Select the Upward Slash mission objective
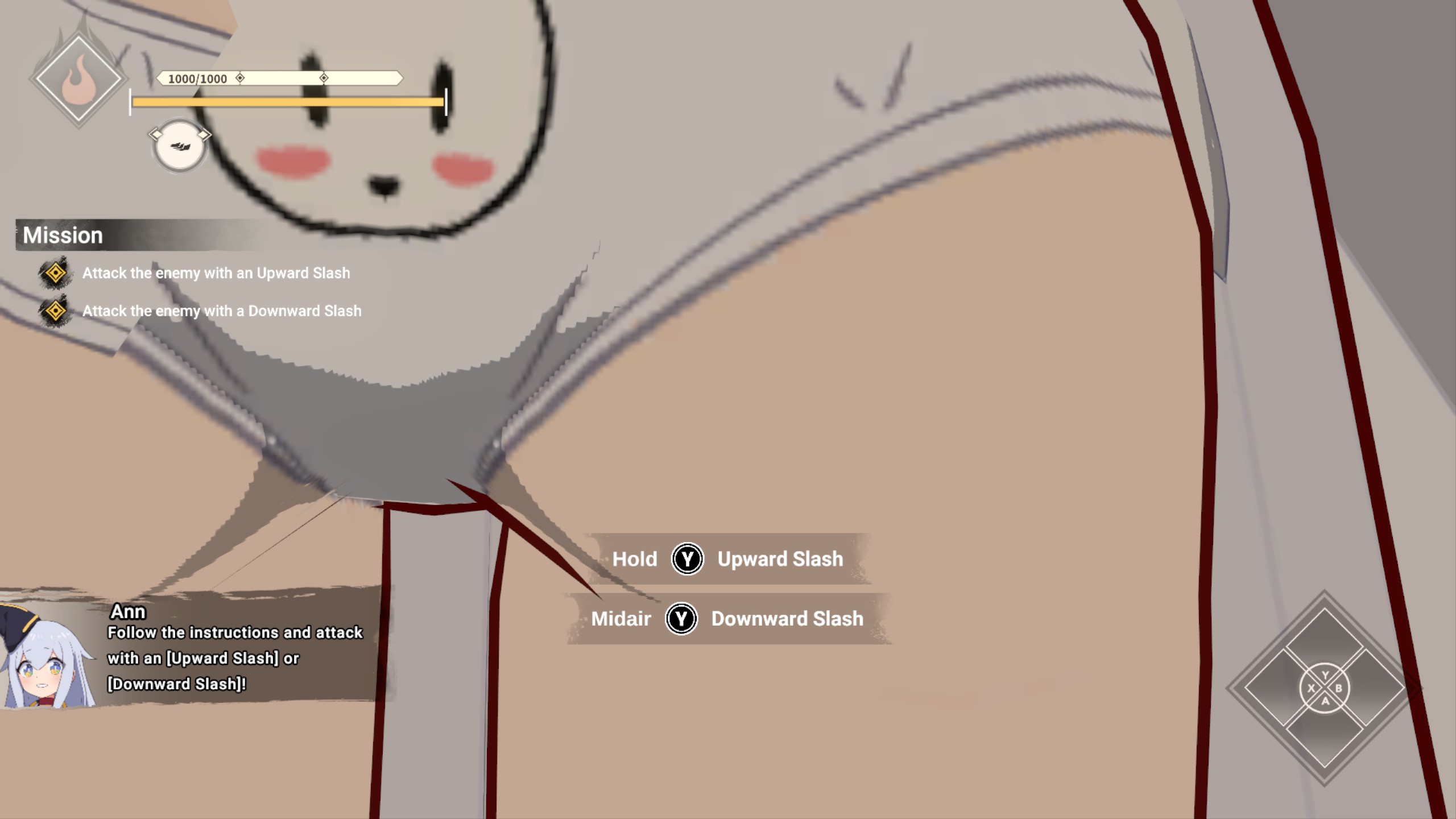 (x=216, y=274)
